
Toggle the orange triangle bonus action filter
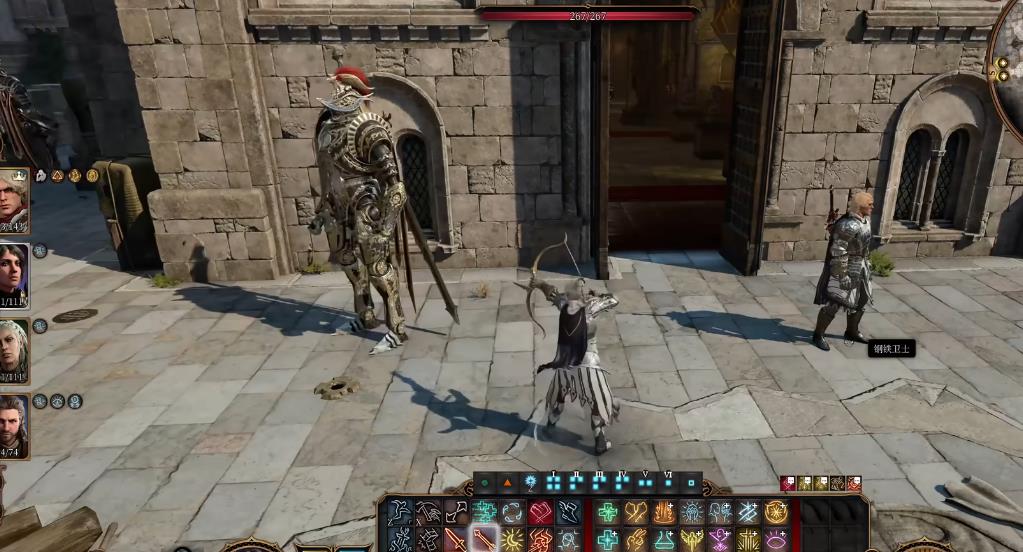point(507,482)
